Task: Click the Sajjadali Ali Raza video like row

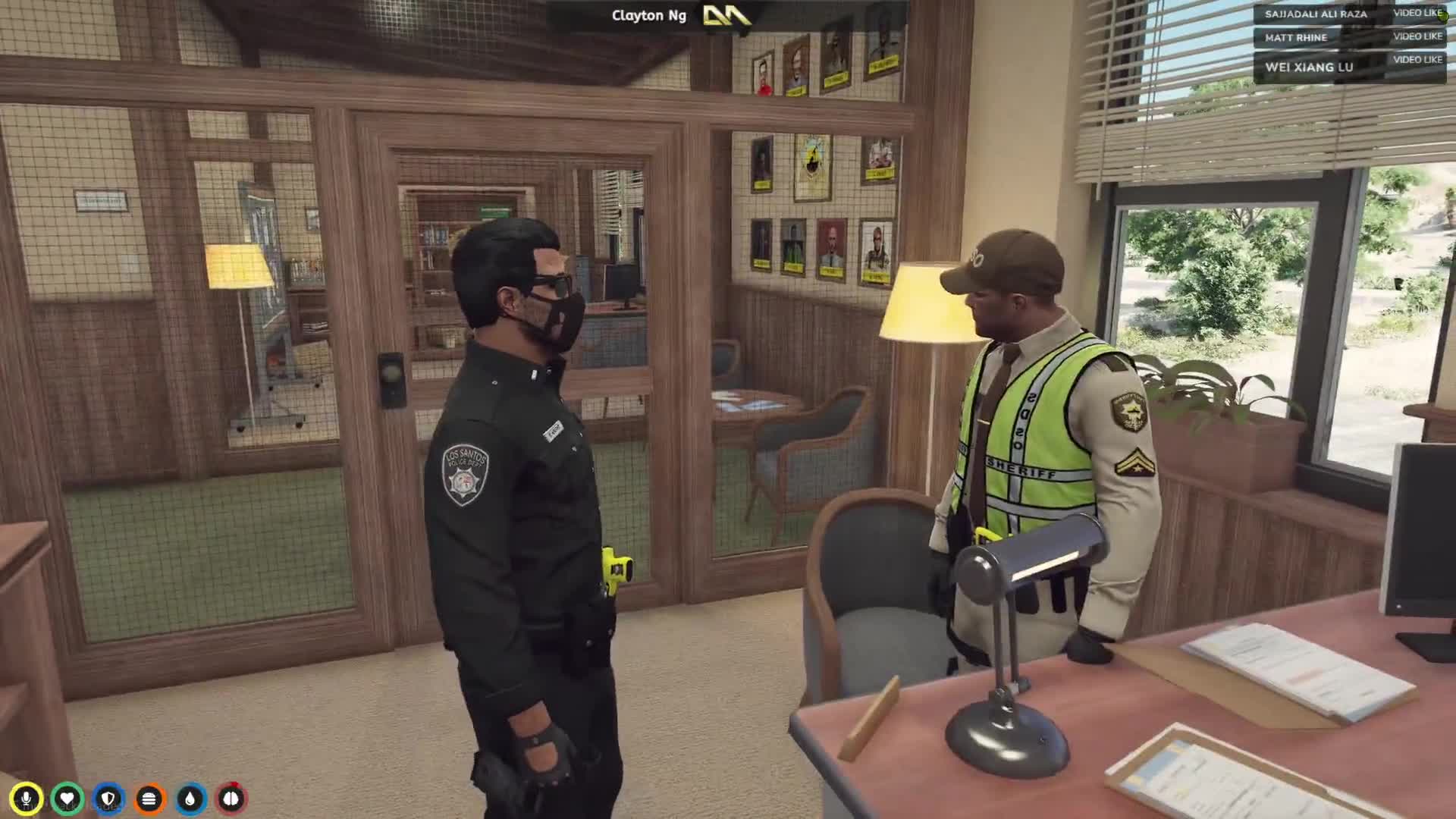Action: click(1349, 14)
